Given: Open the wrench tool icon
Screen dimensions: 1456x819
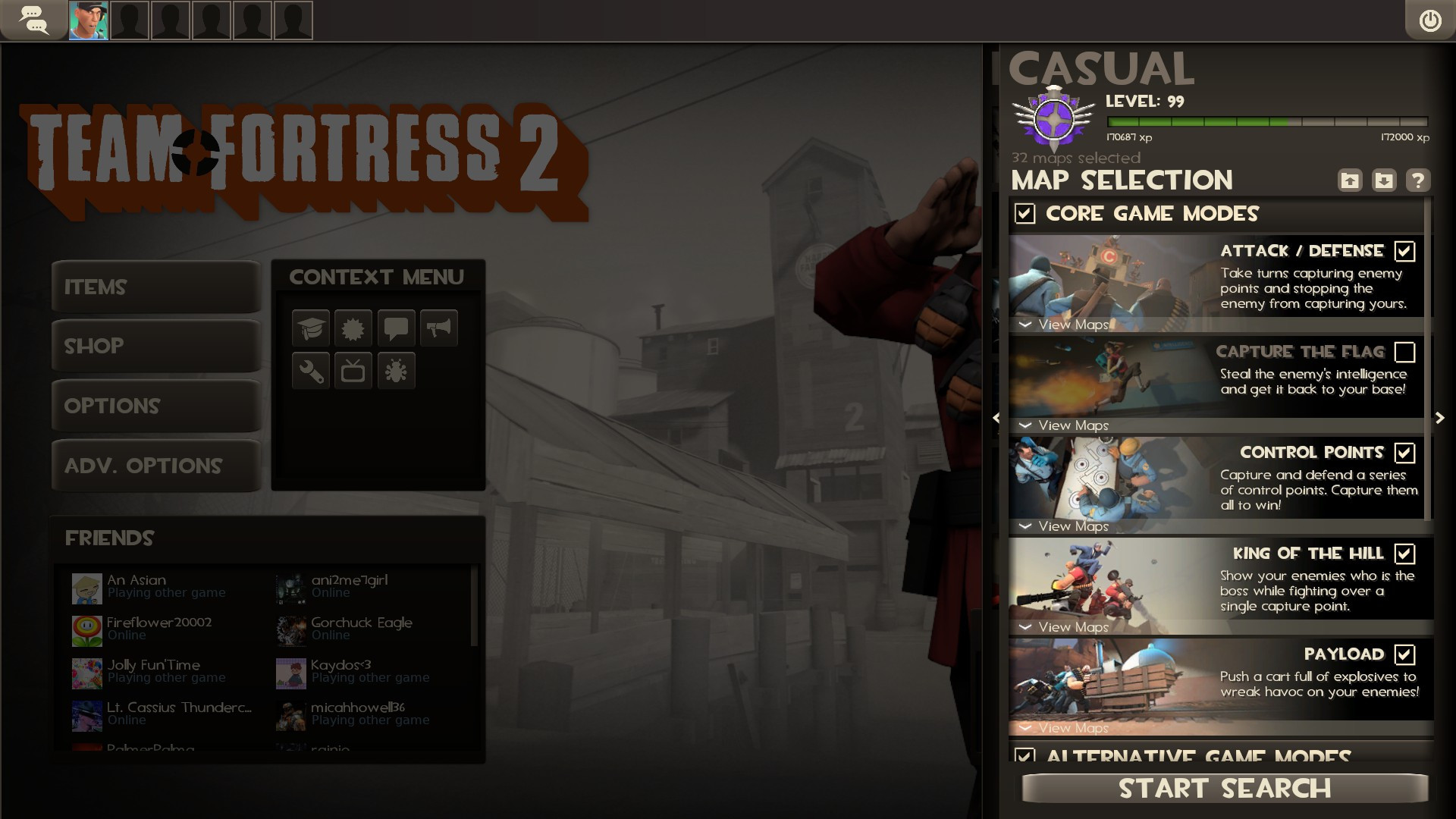Looking at the screenshot, I should (x=311, y=371).
